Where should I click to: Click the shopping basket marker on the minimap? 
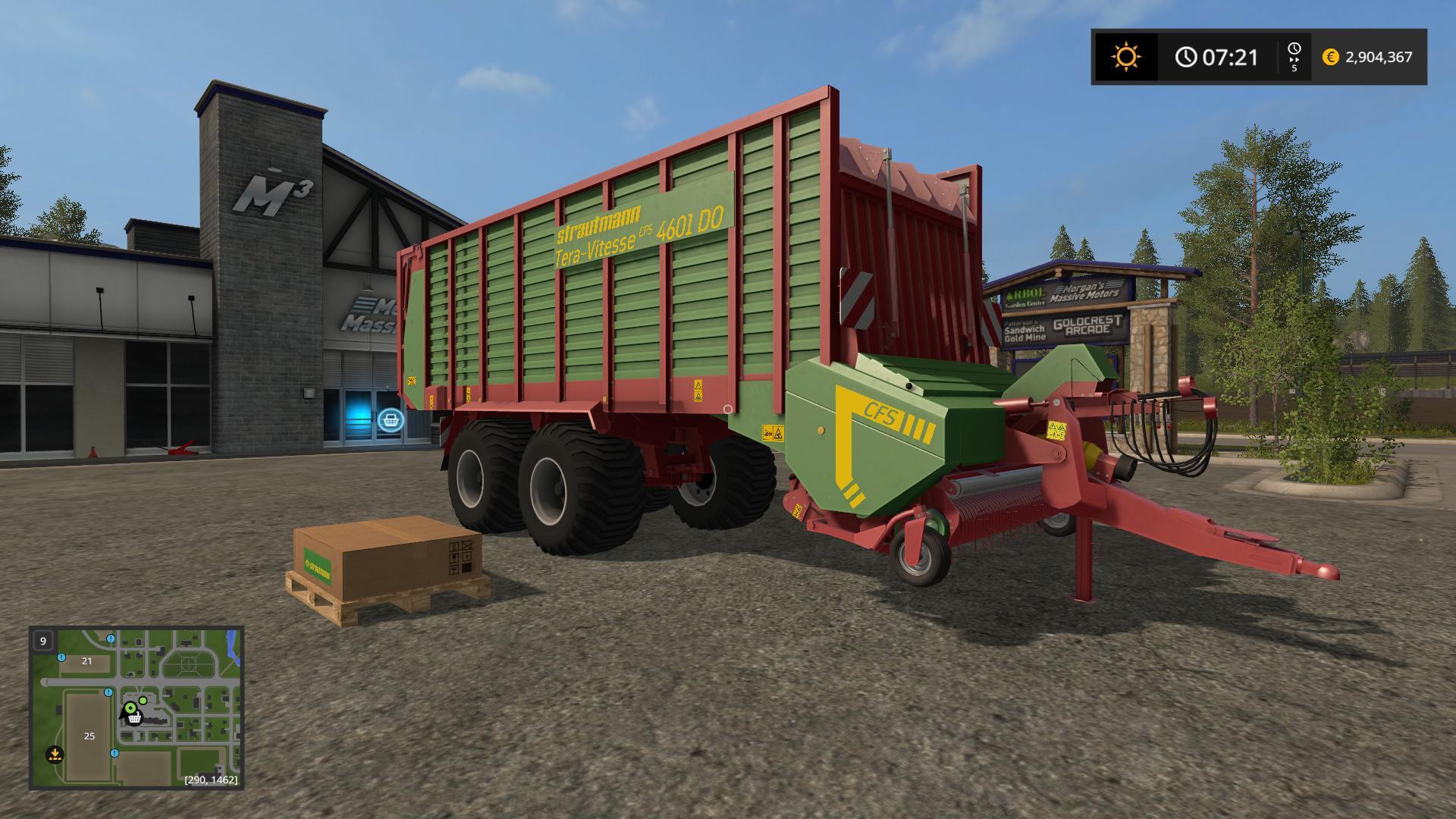(x=133, y=719)
